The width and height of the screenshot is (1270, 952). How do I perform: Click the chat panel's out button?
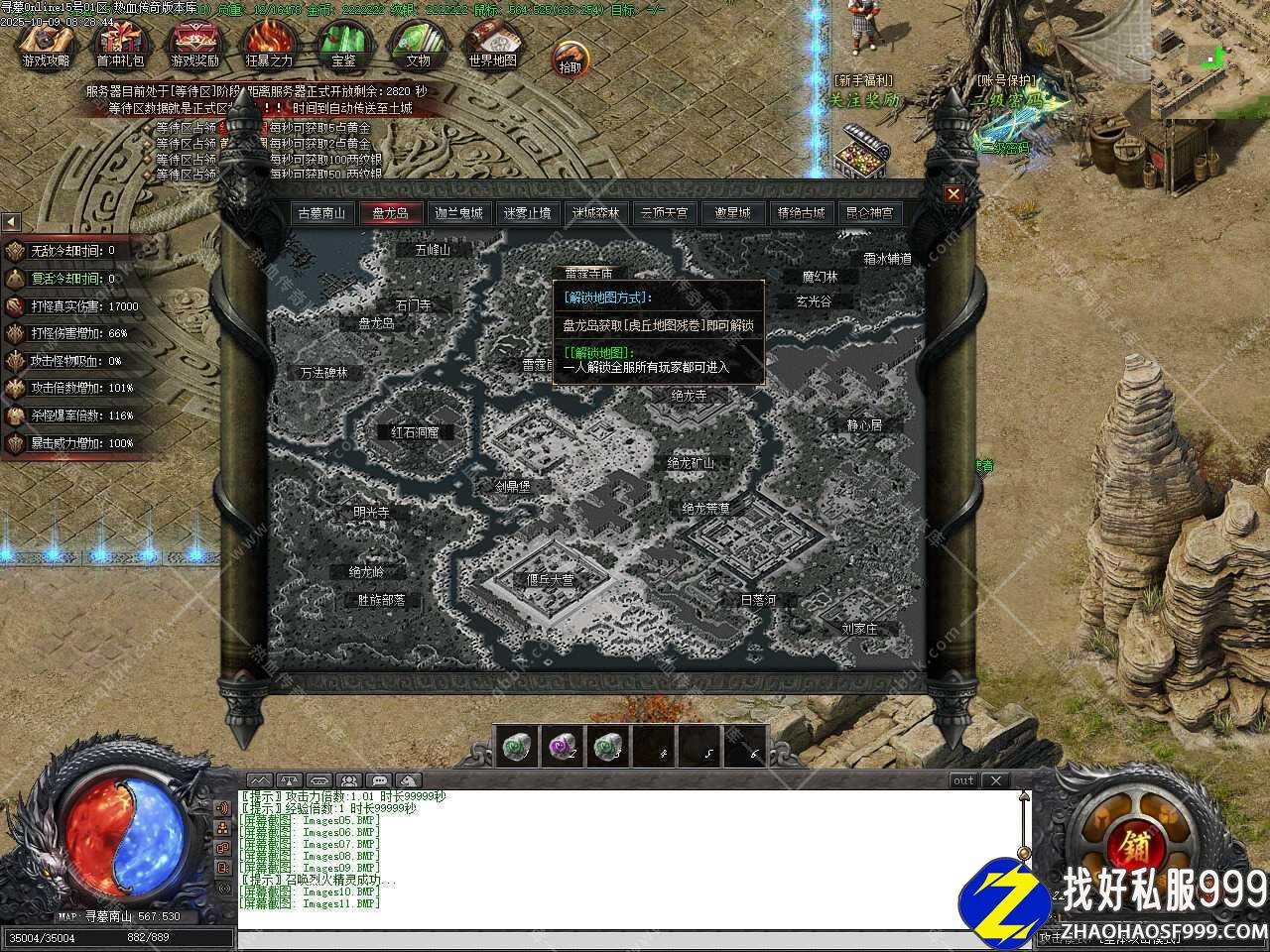[963, 780]
